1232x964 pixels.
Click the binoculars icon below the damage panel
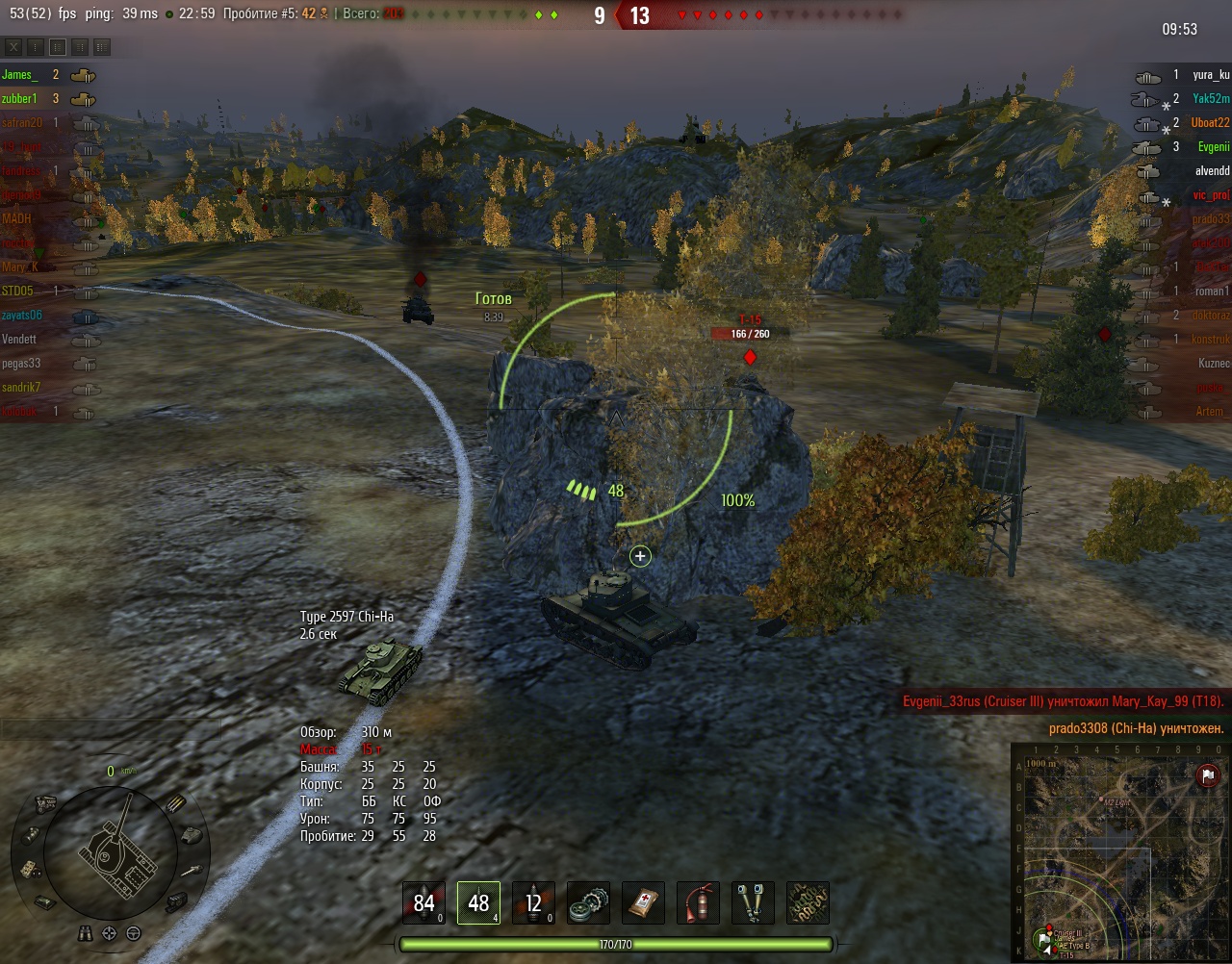tap(87, 933)
